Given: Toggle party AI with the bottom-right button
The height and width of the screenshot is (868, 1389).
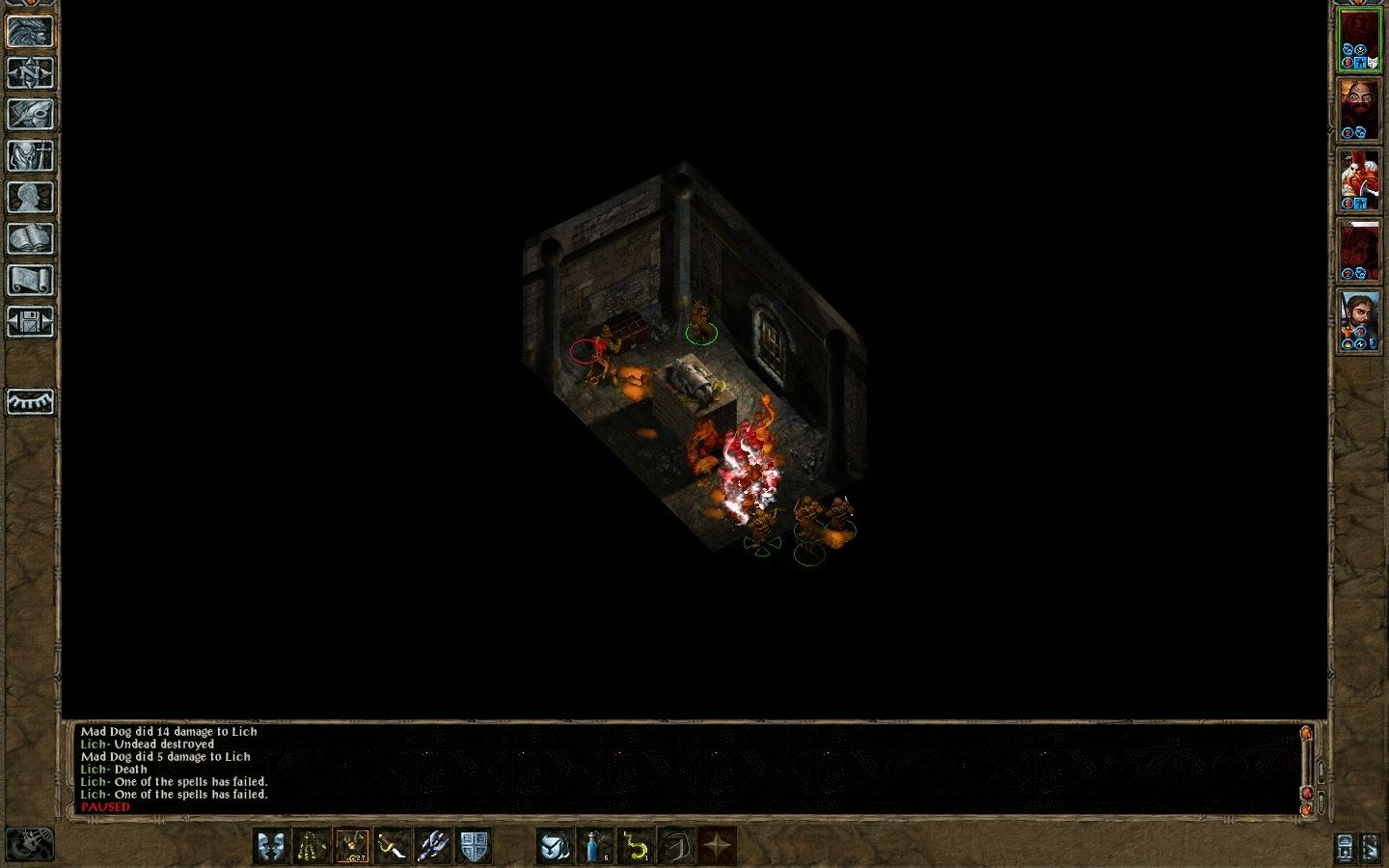Looking at the screenshot, I should point(1370,848).
